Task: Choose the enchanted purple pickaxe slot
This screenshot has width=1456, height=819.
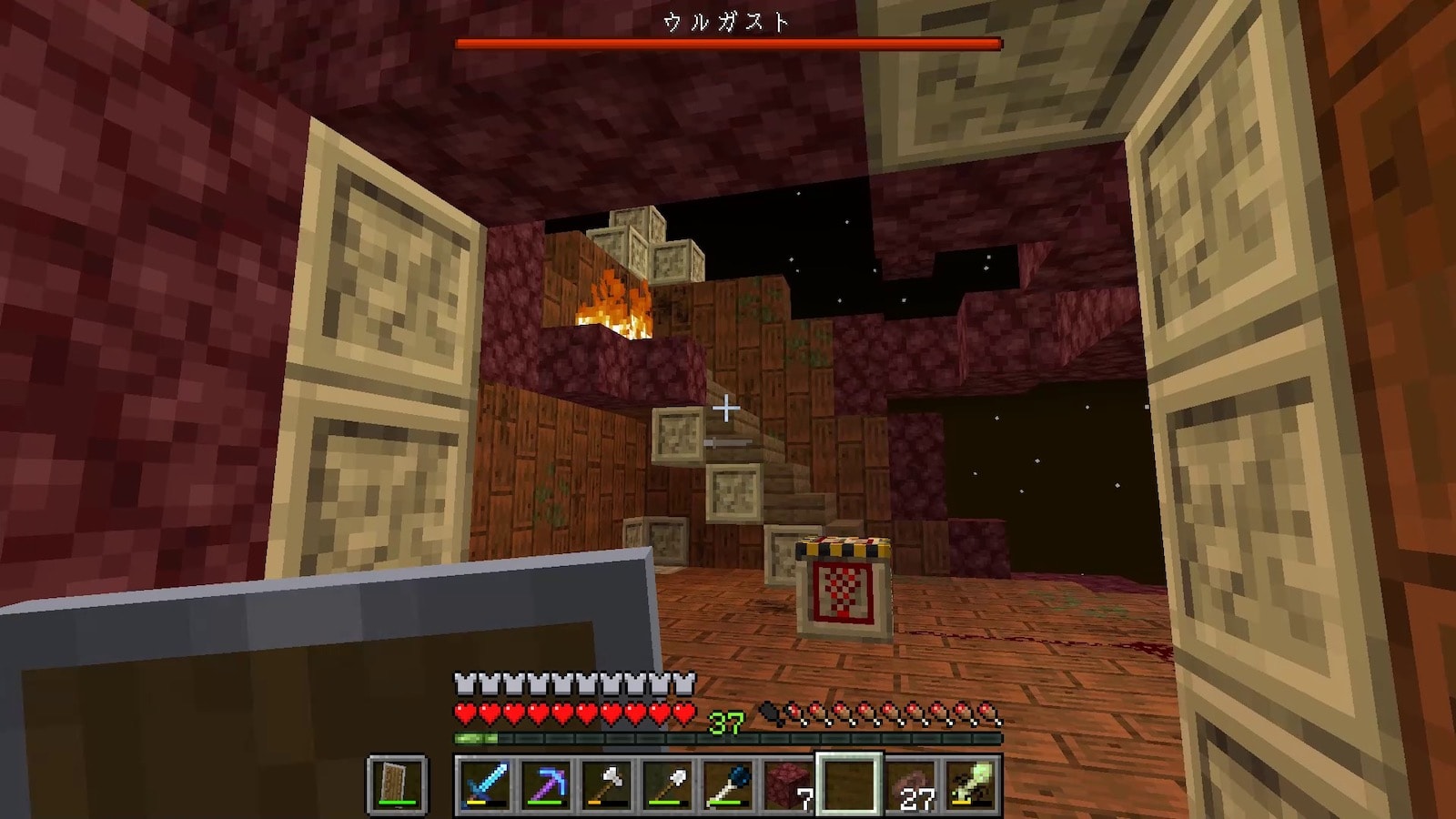Action: point(545,784)
